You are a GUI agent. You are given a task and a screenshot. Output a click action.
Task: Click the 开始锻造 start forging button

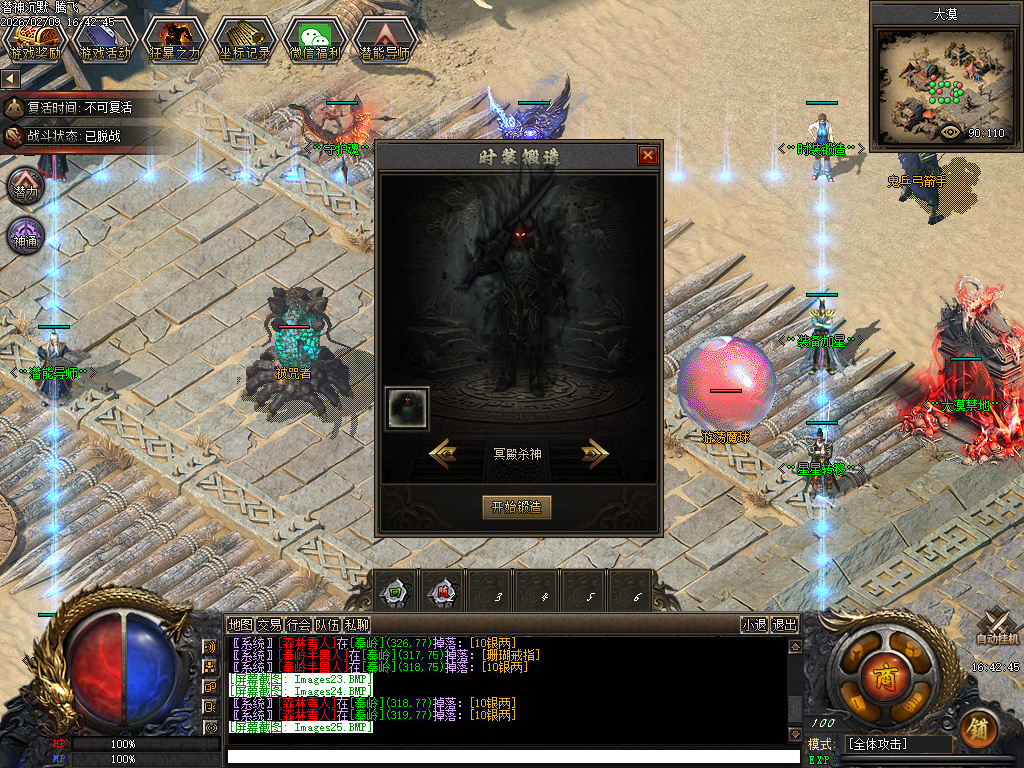click(516, 507)
